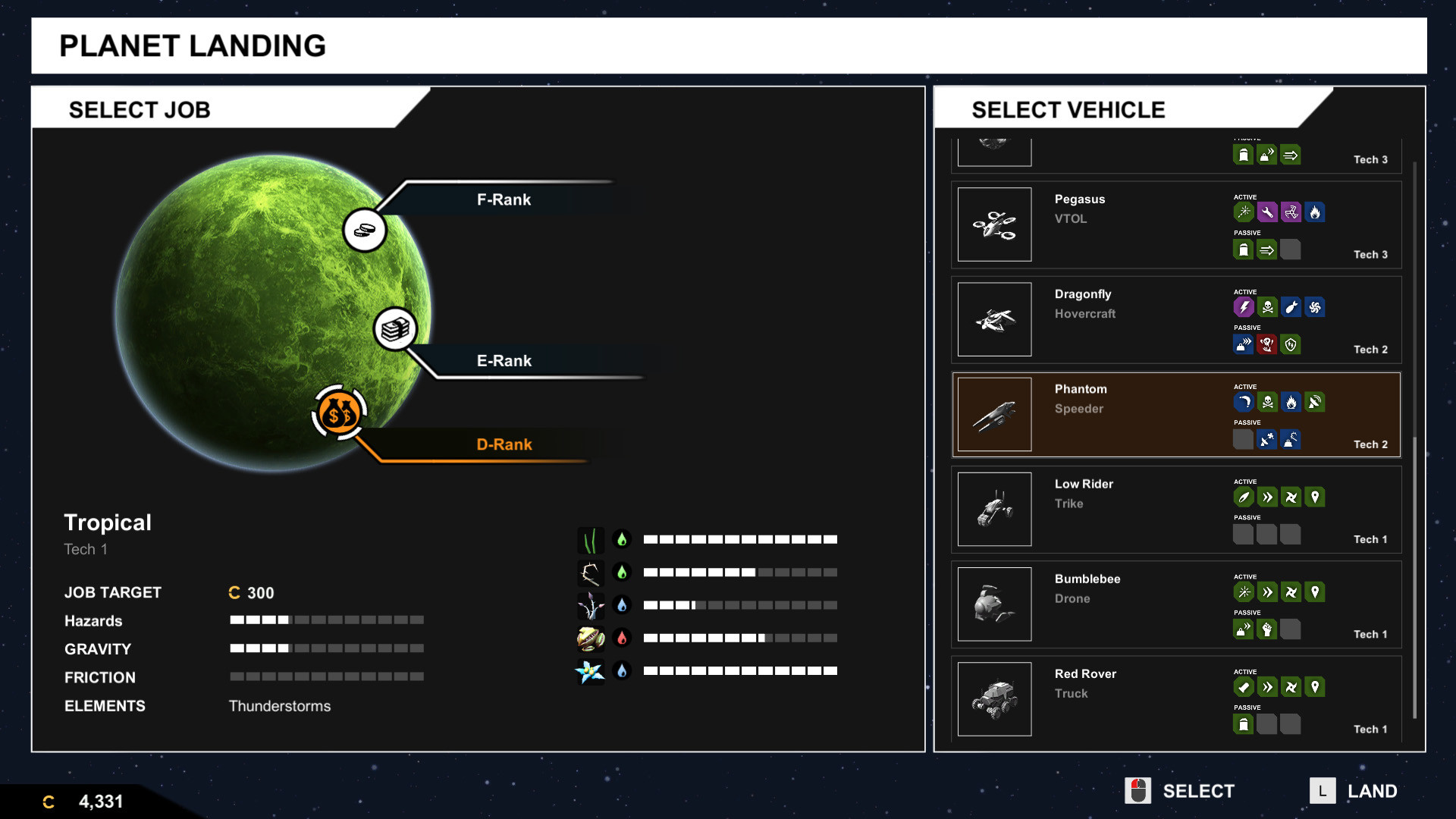Click the fist passive icon on Bumblebee
Screen dimensions: 1456x819
pyautogui.click(x=1267, y=629)
